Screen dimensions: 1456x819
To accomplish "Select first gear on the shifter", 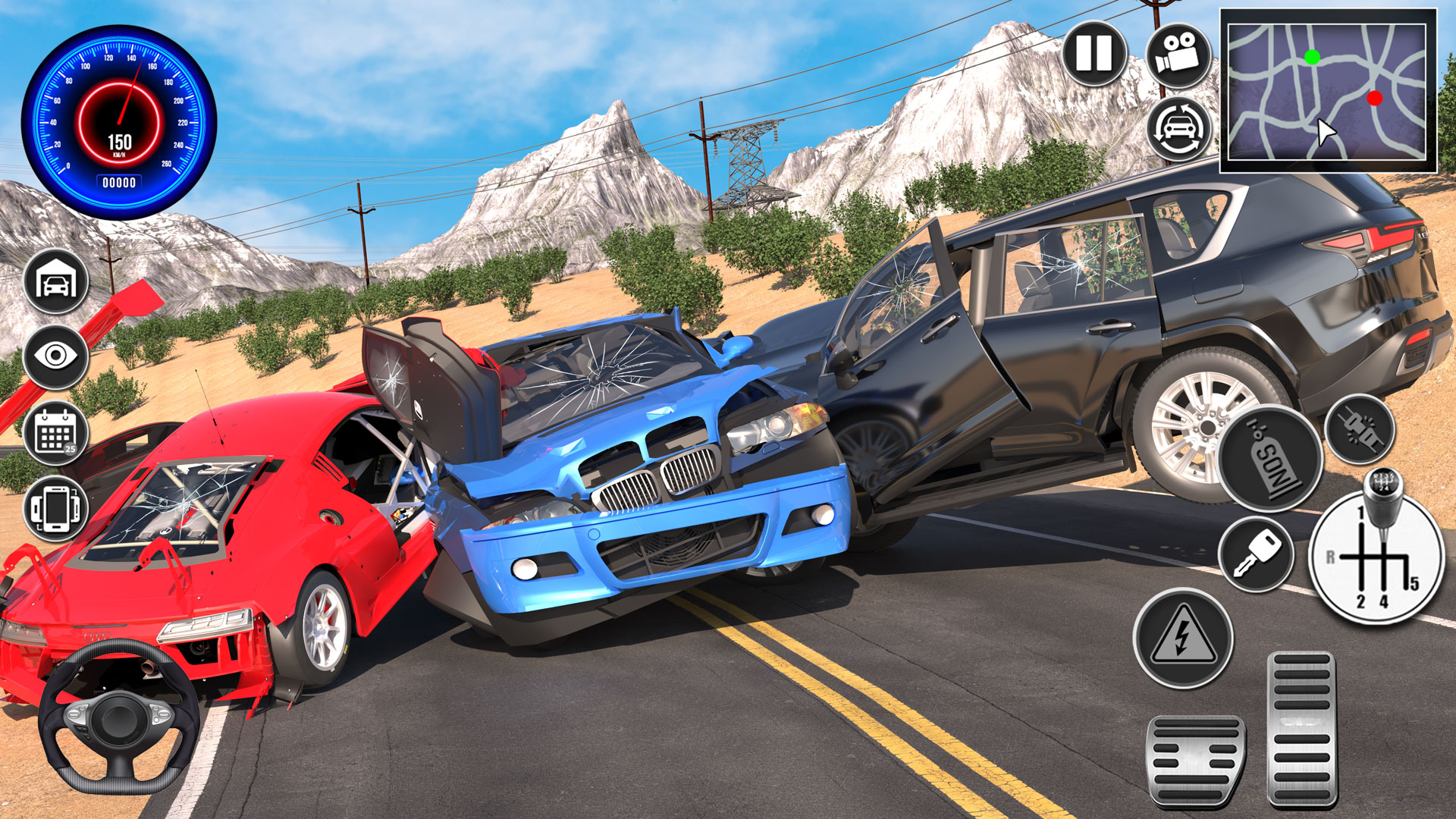I will [1360, 511].
